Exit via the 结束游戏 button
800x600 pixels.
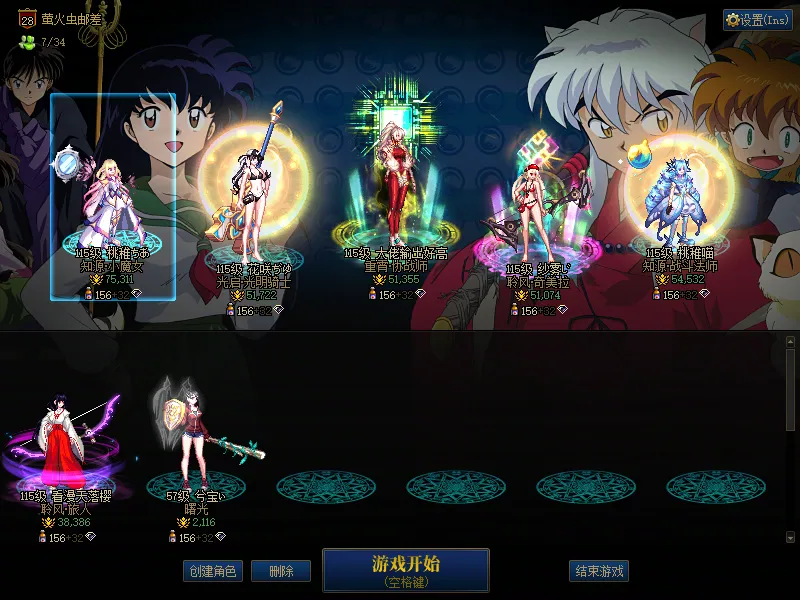tap(599, 571)
